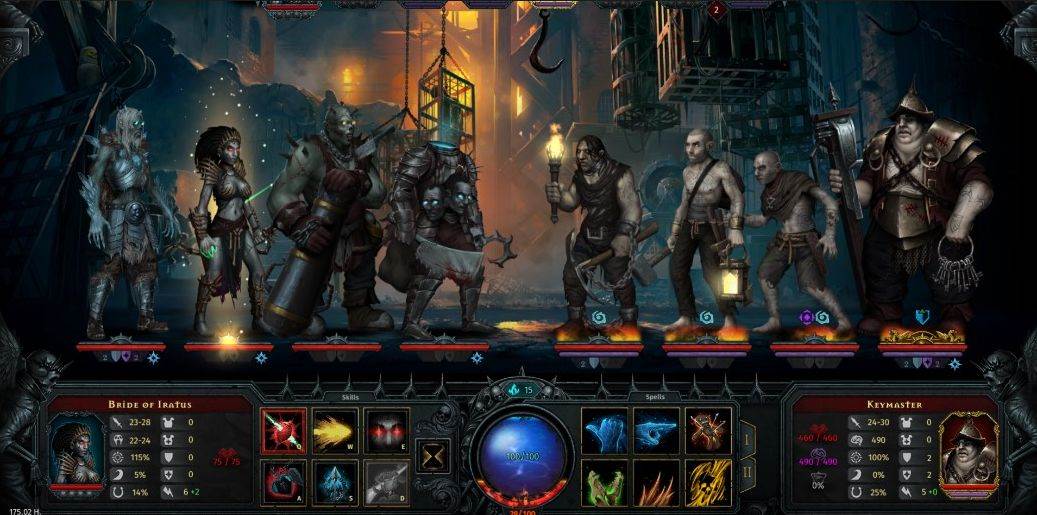Use the yellow fire-burst skill

coord(335,430)
